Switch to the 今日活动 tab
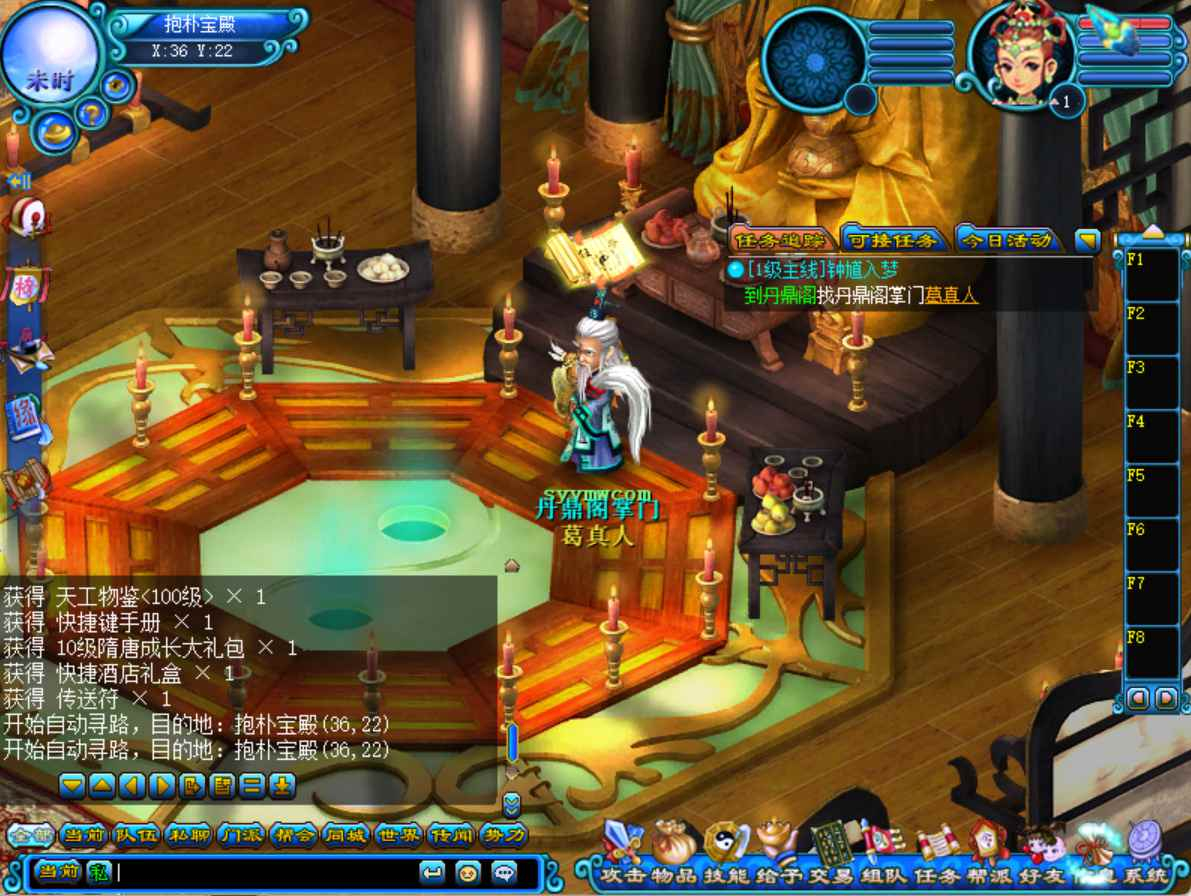The image size is (1191, 896). tap(1007, 240)
